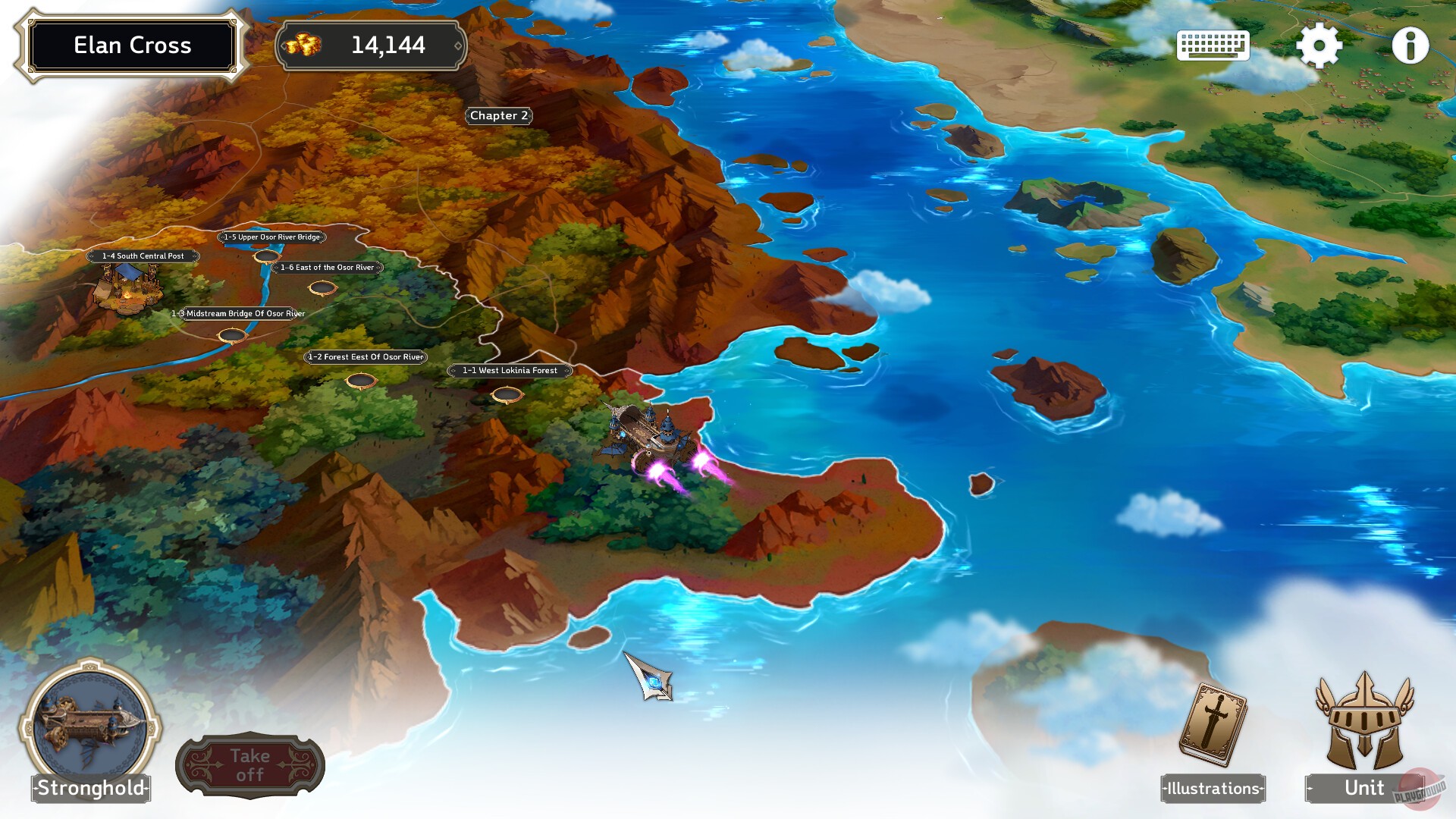
Task: Select stage 1-2 Forest East Of Osor River
Action: click(x=367, y=356)
